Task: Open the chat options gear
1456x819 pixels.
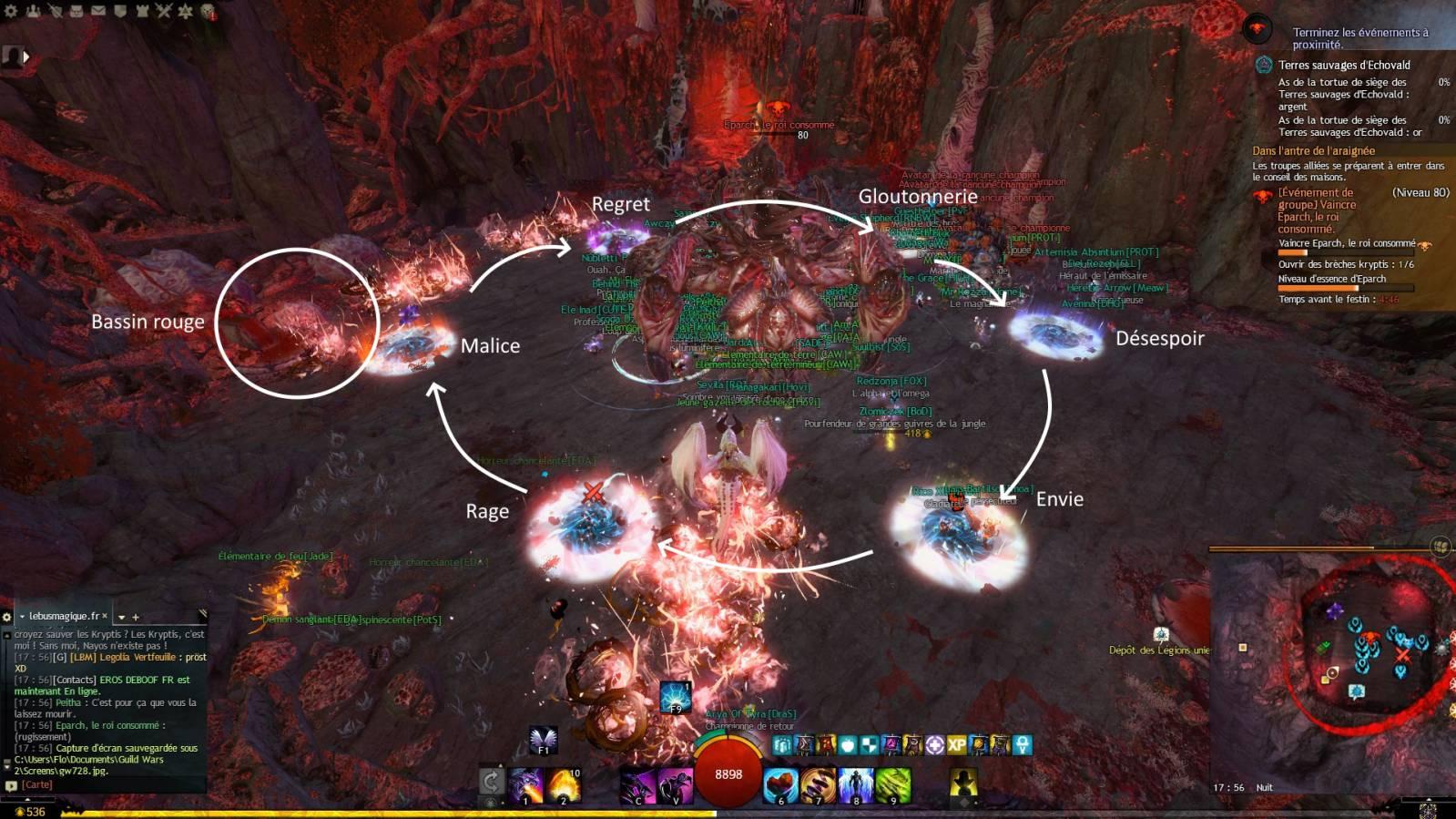Action: (6, 617)
